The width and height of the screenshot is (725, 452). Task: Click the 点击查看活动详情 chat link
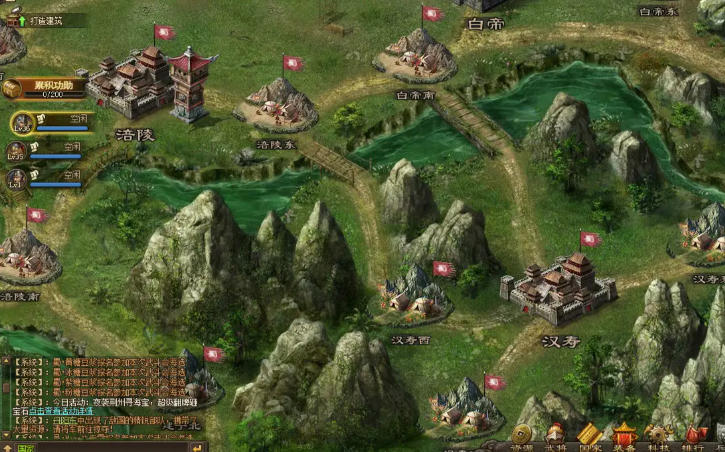60,411
